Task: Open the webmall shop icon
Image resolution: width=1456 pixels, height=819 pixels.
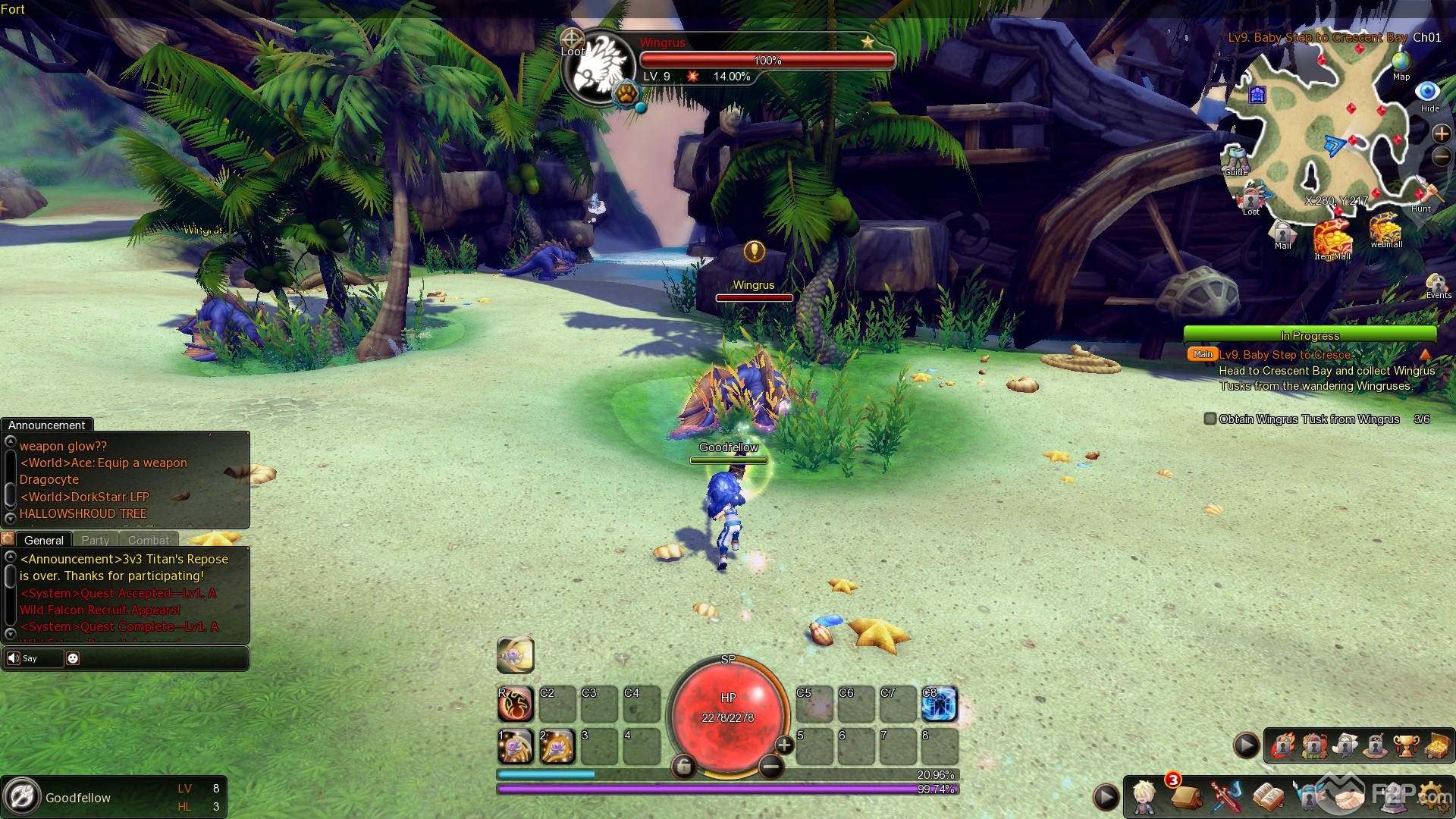Action: [1385, 230]
